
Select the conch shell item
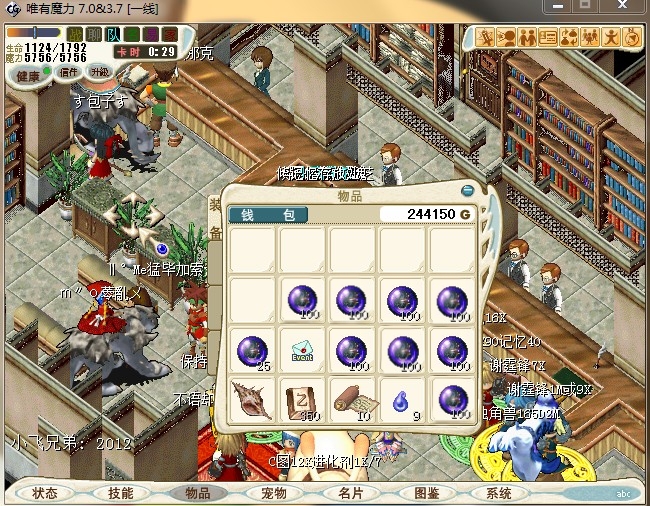pos(251,397)
